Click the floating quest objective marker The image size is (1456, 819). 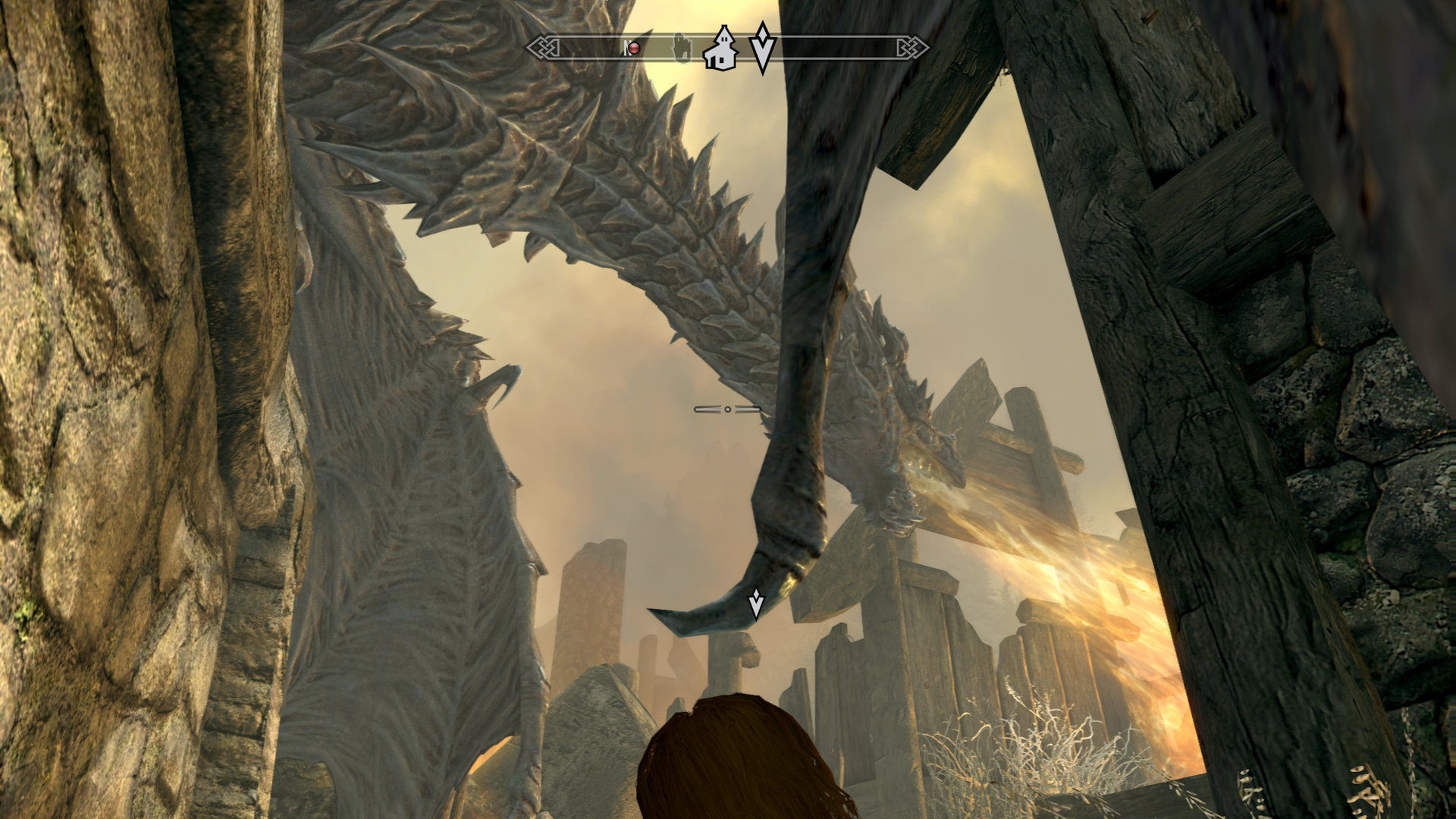pyautogui.click(x=756, y=604)
